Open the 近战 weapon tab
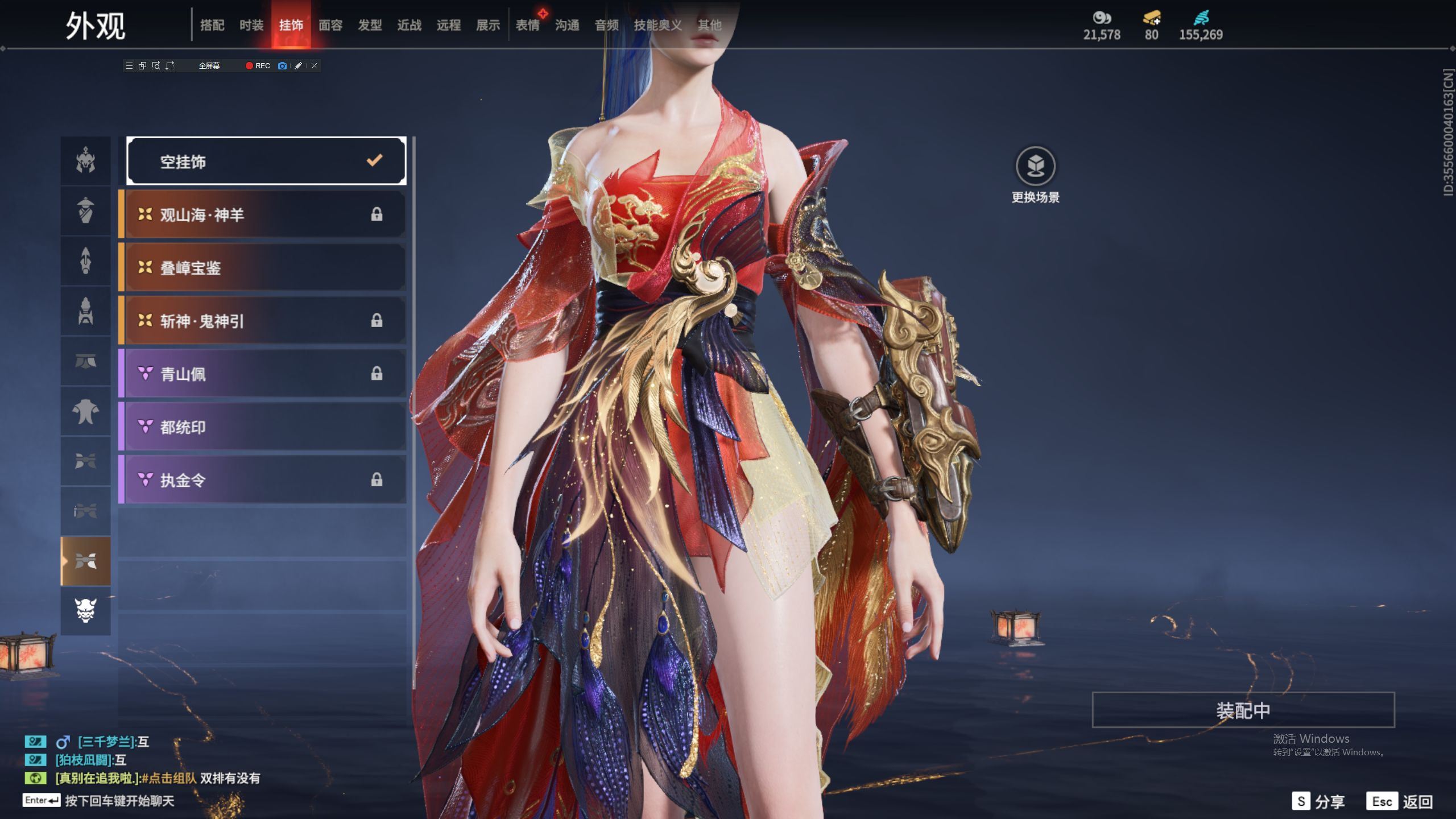Image resolution: width=1456 pixels, height=819 pixels. tap(409, 25)
